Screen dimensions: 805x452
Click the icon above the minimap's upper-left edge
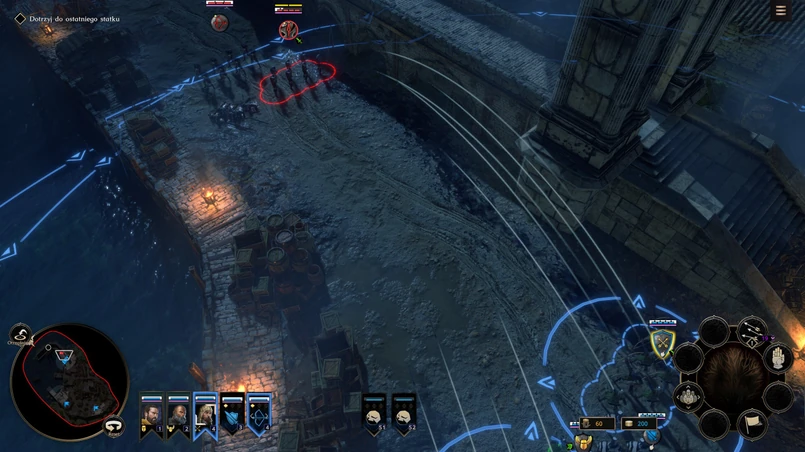pyautogui.click(x=20, y=335)
